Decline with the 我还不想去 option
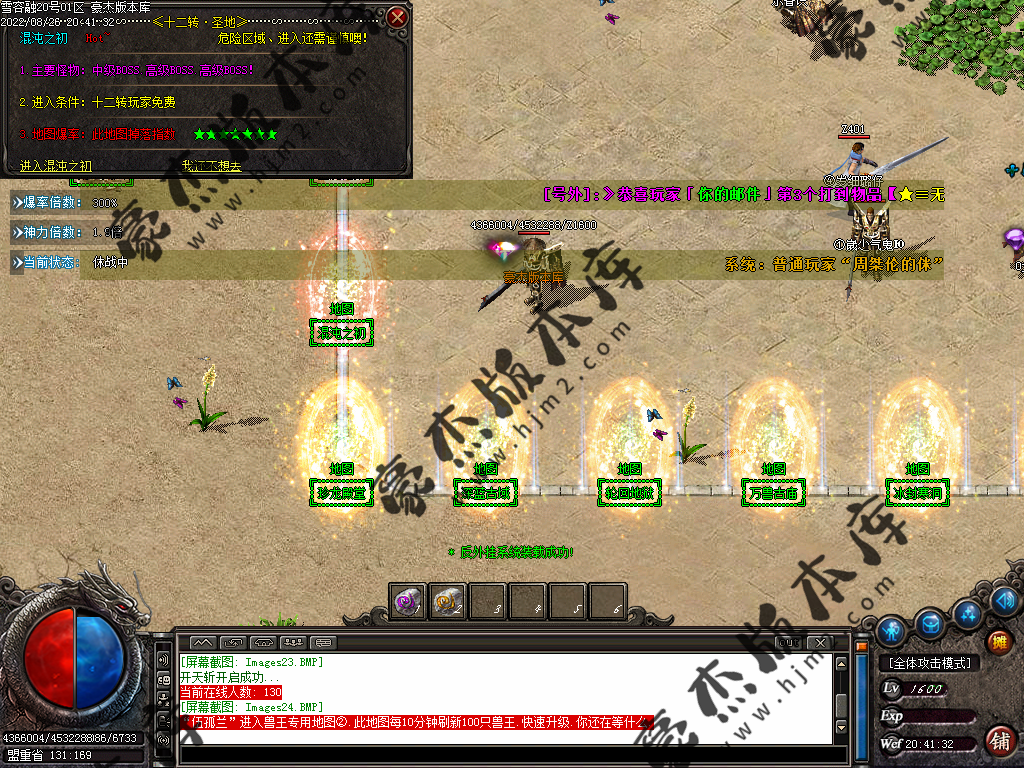Screen dimensions: 1024x768 [211, 166]
